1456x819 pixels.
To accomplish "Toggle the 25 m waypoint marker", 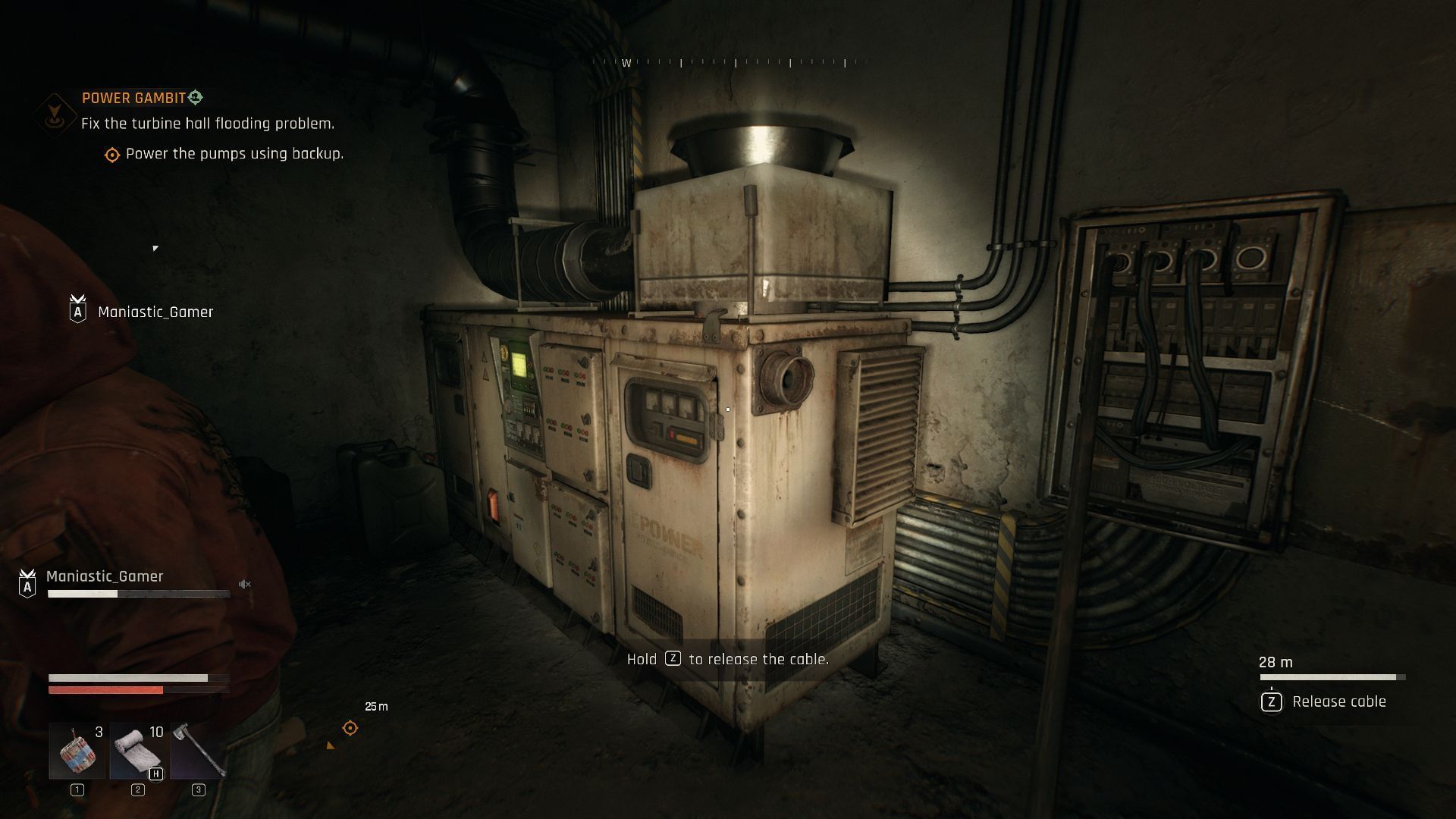I will click(x=349, y=728).
